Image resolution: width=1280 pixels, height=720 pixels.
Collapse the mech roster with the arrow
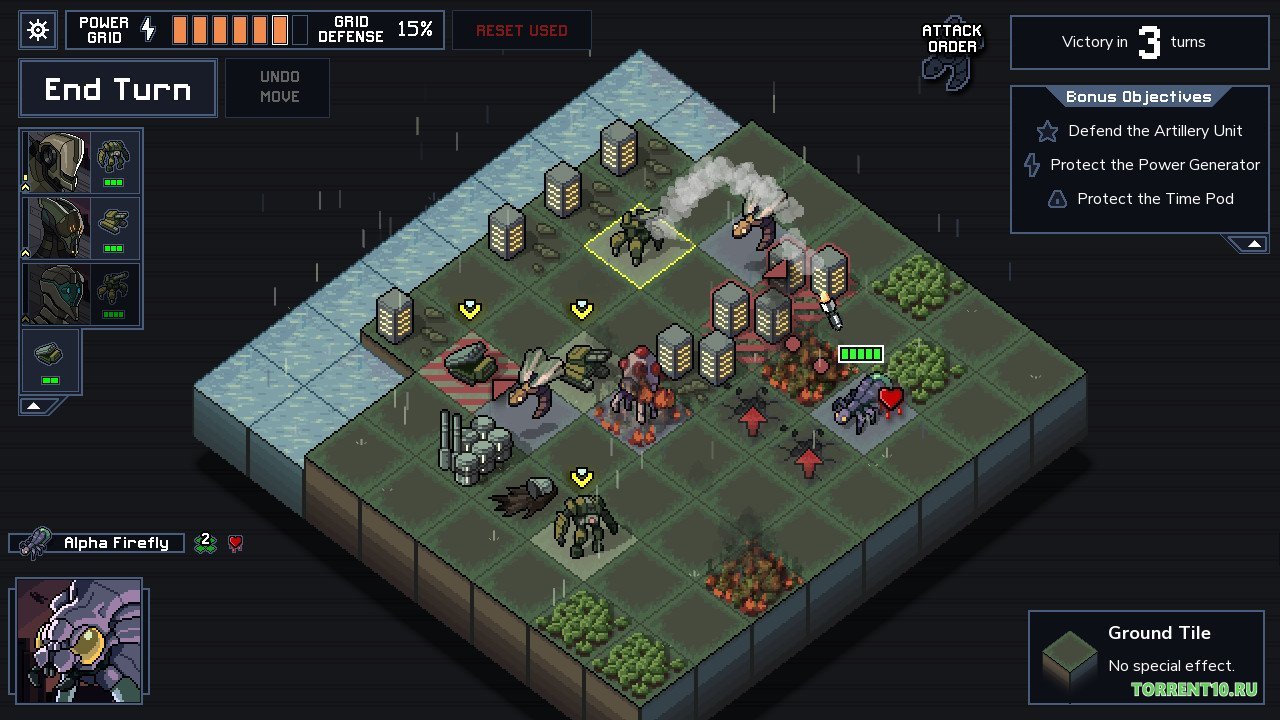pos(35,405)
